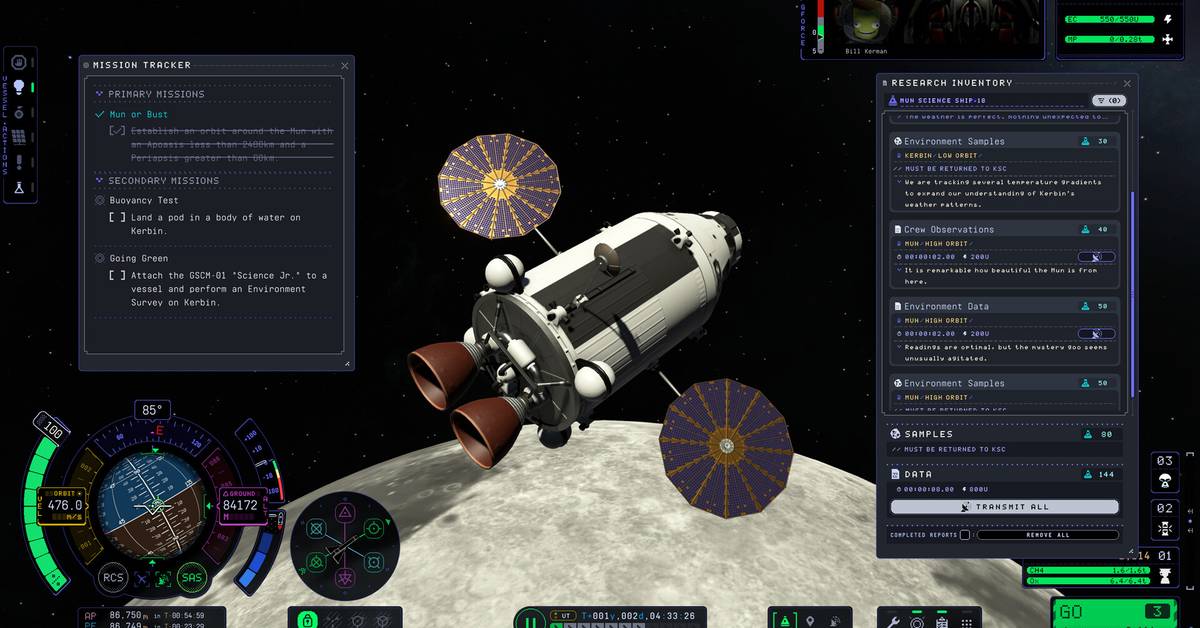The width and height of the screenshot is (1200, 628).
Task: Close the Mission Tracker panel
Action: pos(345,65)
